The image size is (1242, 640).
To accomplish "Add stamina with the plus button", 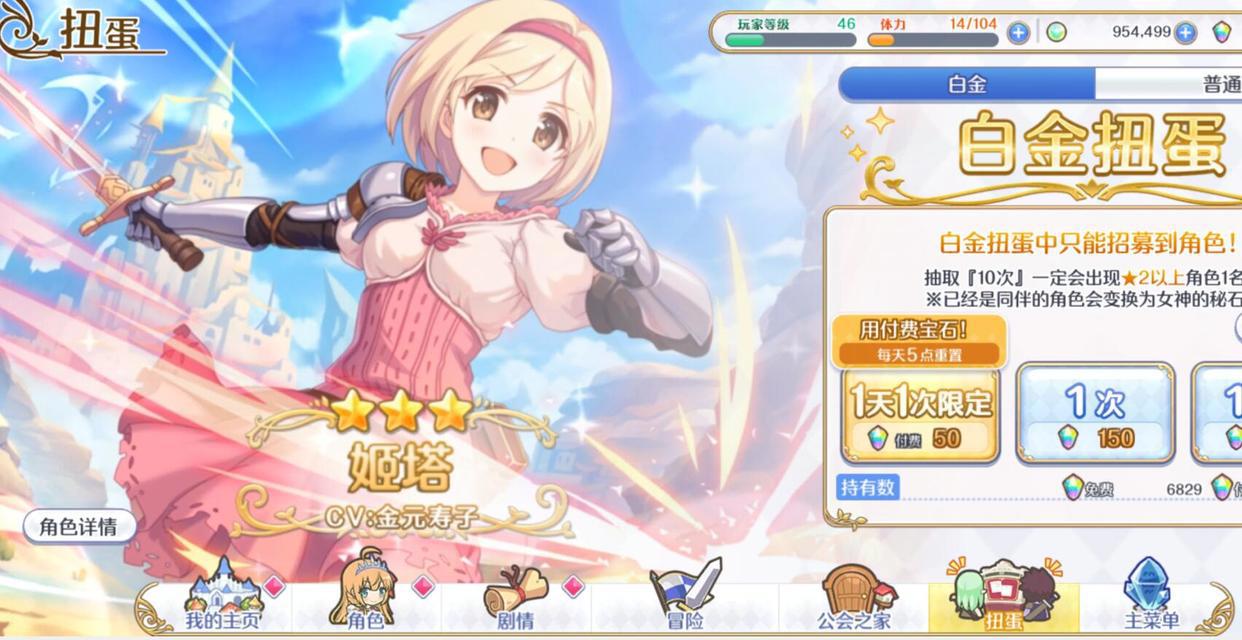I will point(1018,33).
